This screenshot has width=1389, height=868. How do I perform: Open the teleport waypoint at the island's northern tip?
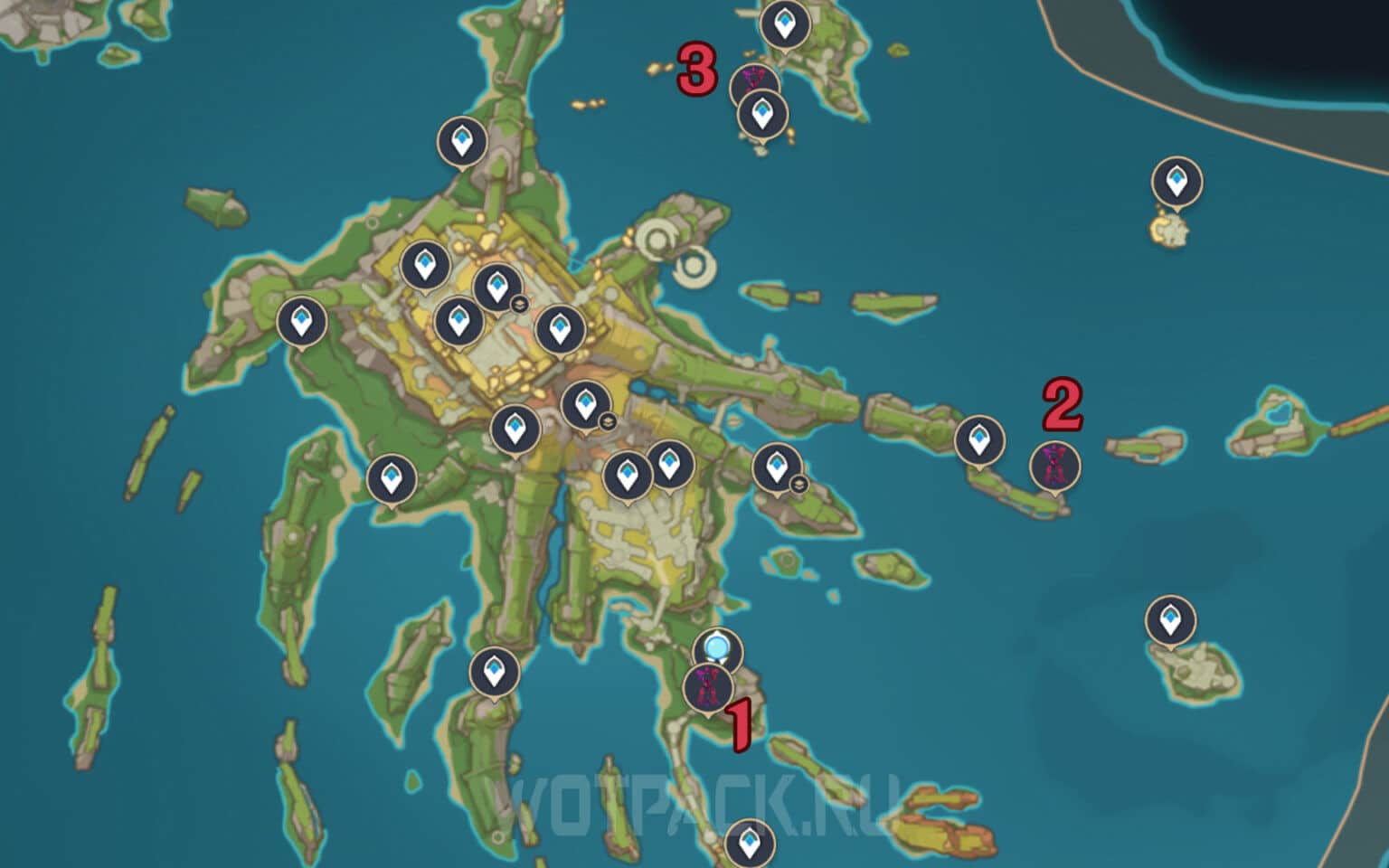point(461,140)
